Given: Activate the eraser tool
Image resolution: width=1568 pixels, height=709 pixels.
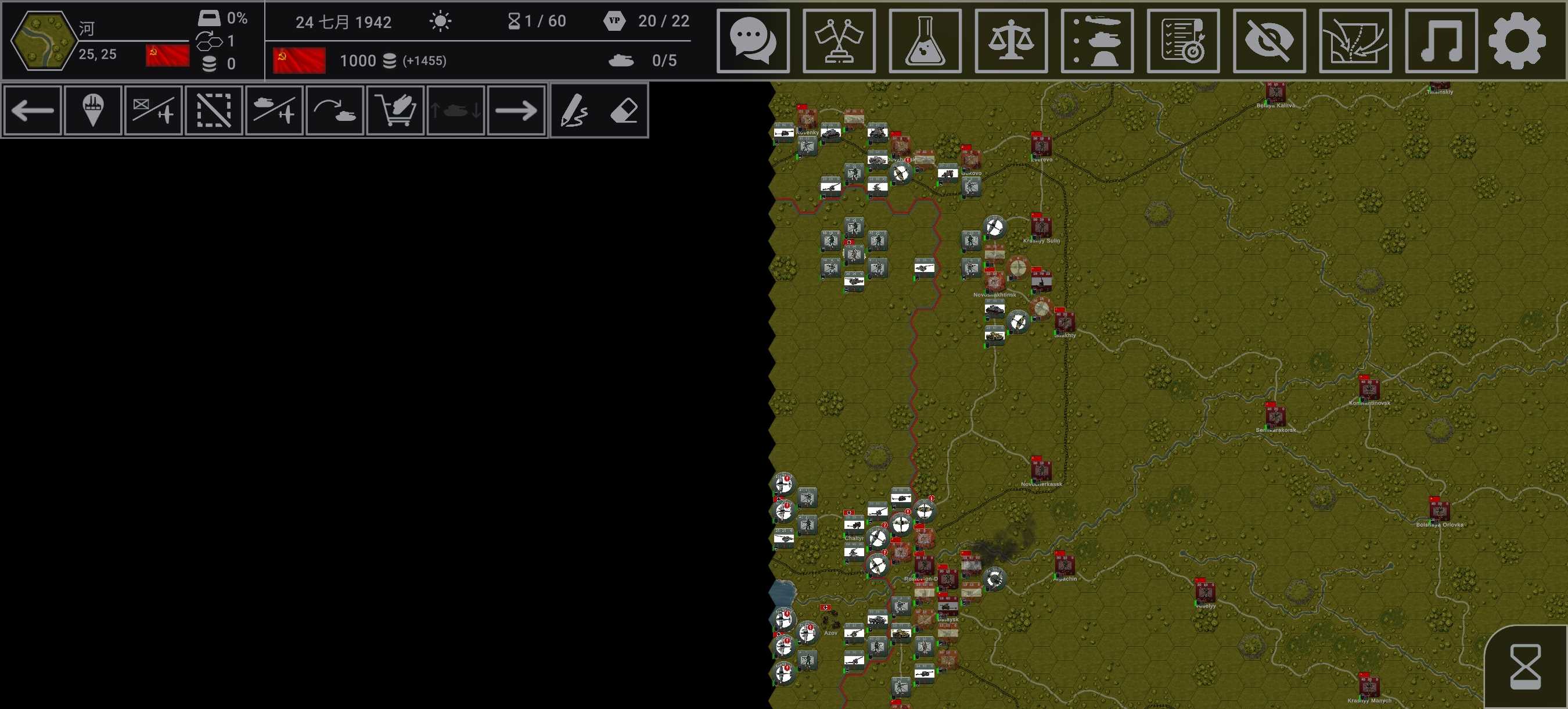Looking at the screenshot, I should (624, 110).
